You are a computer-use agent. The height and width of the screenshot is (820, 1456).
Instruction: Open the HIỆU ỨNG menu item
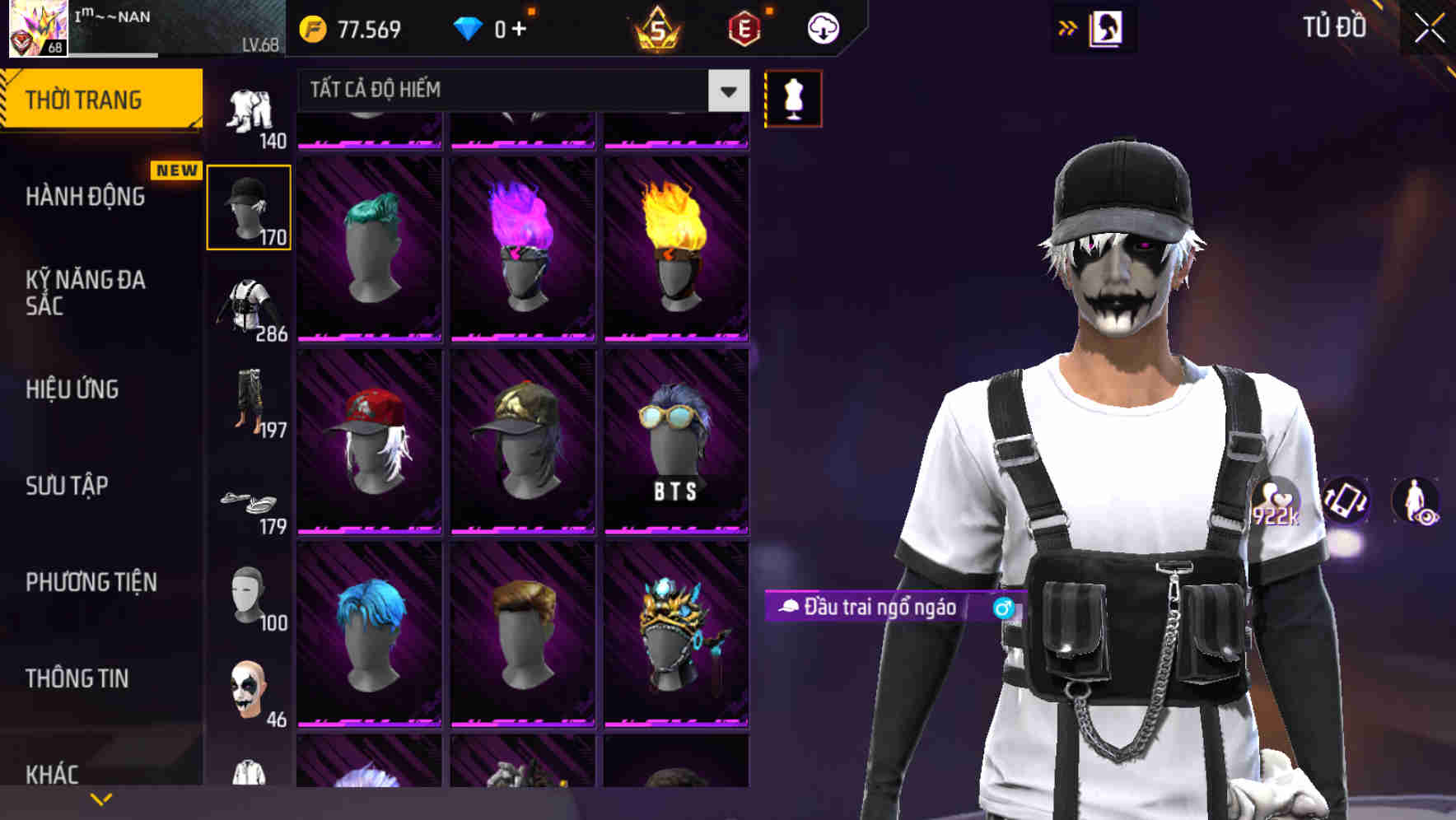pyautogui.click(x=72, y=389)
